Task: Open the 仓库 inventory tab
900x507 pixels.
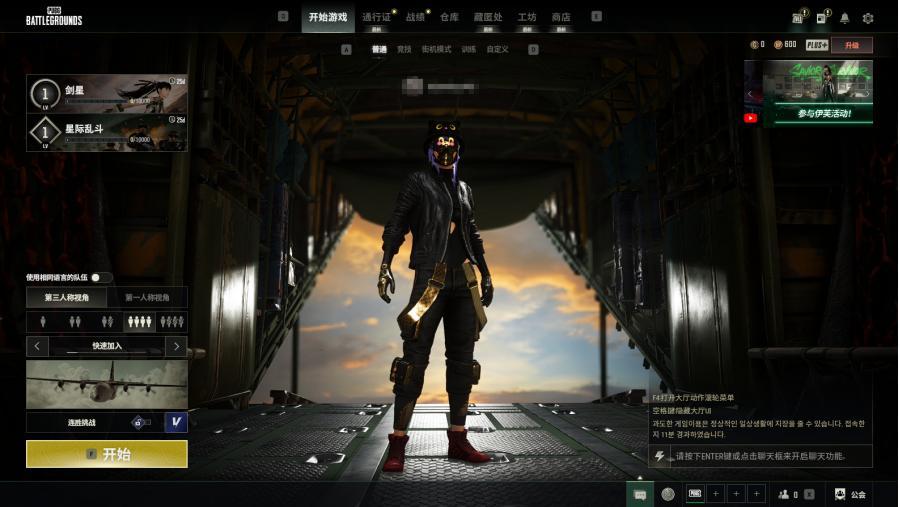Action: point(450,17)
